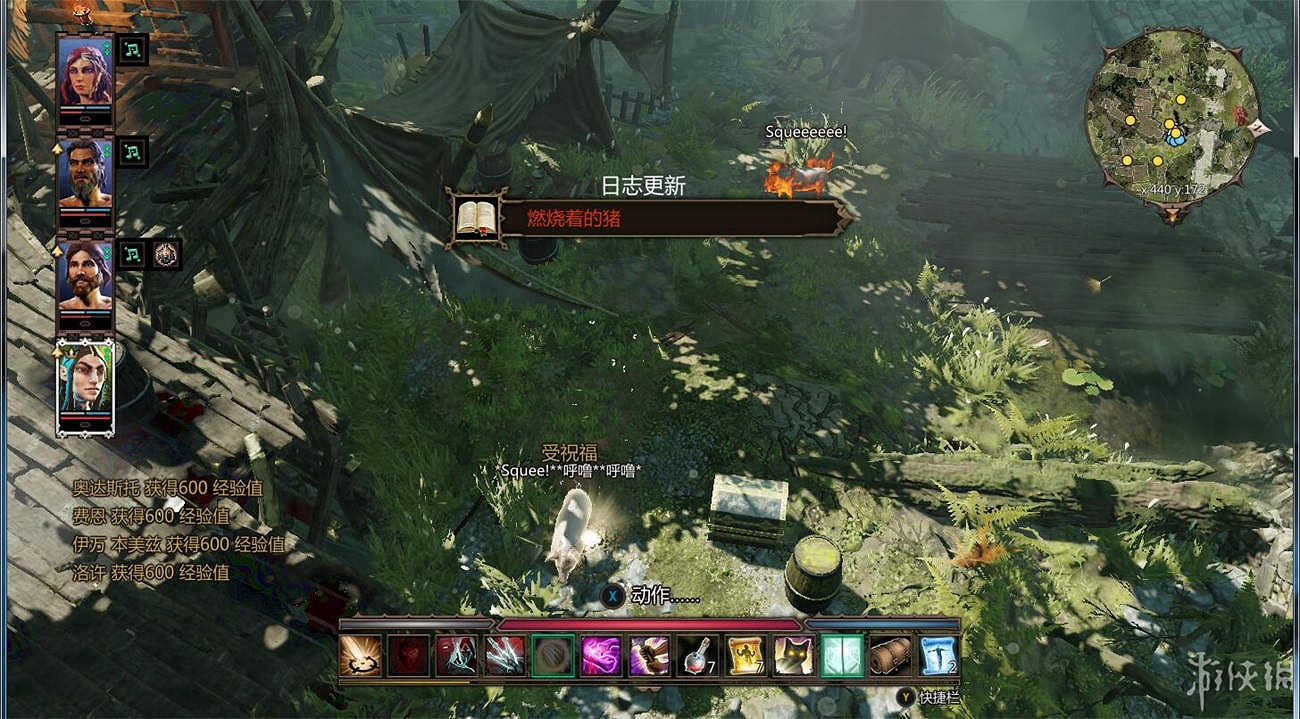
Task: Select the red-haired woman's party portrait
Action: click(85, 71)
